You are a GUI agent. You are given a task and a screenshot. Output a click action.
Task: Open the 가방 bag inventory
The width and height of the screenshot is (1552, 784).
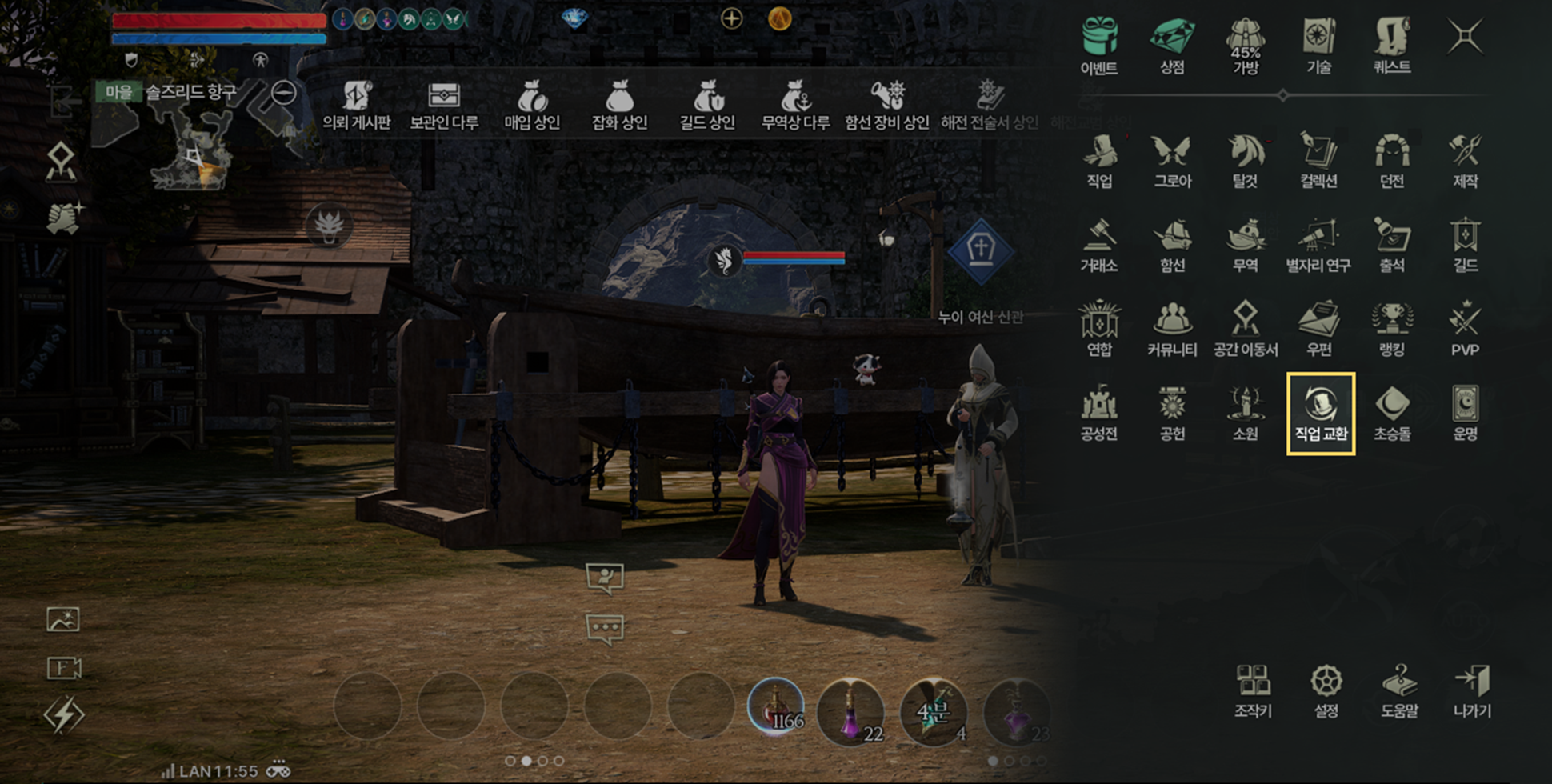point(1246,45)
